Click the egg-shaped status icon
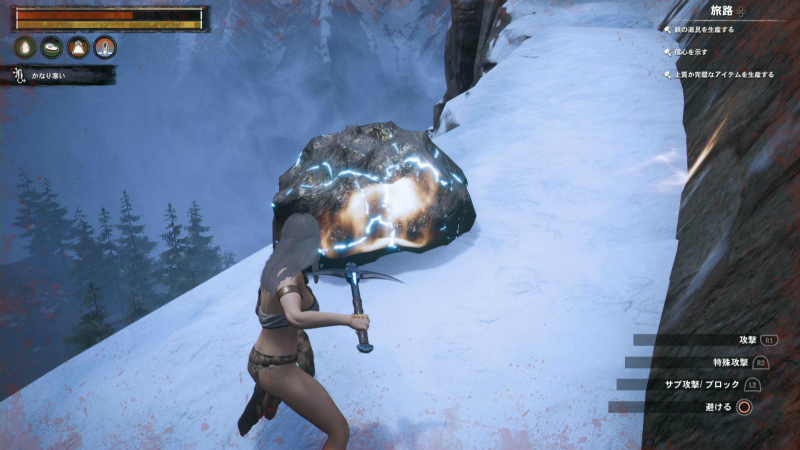 25,47
